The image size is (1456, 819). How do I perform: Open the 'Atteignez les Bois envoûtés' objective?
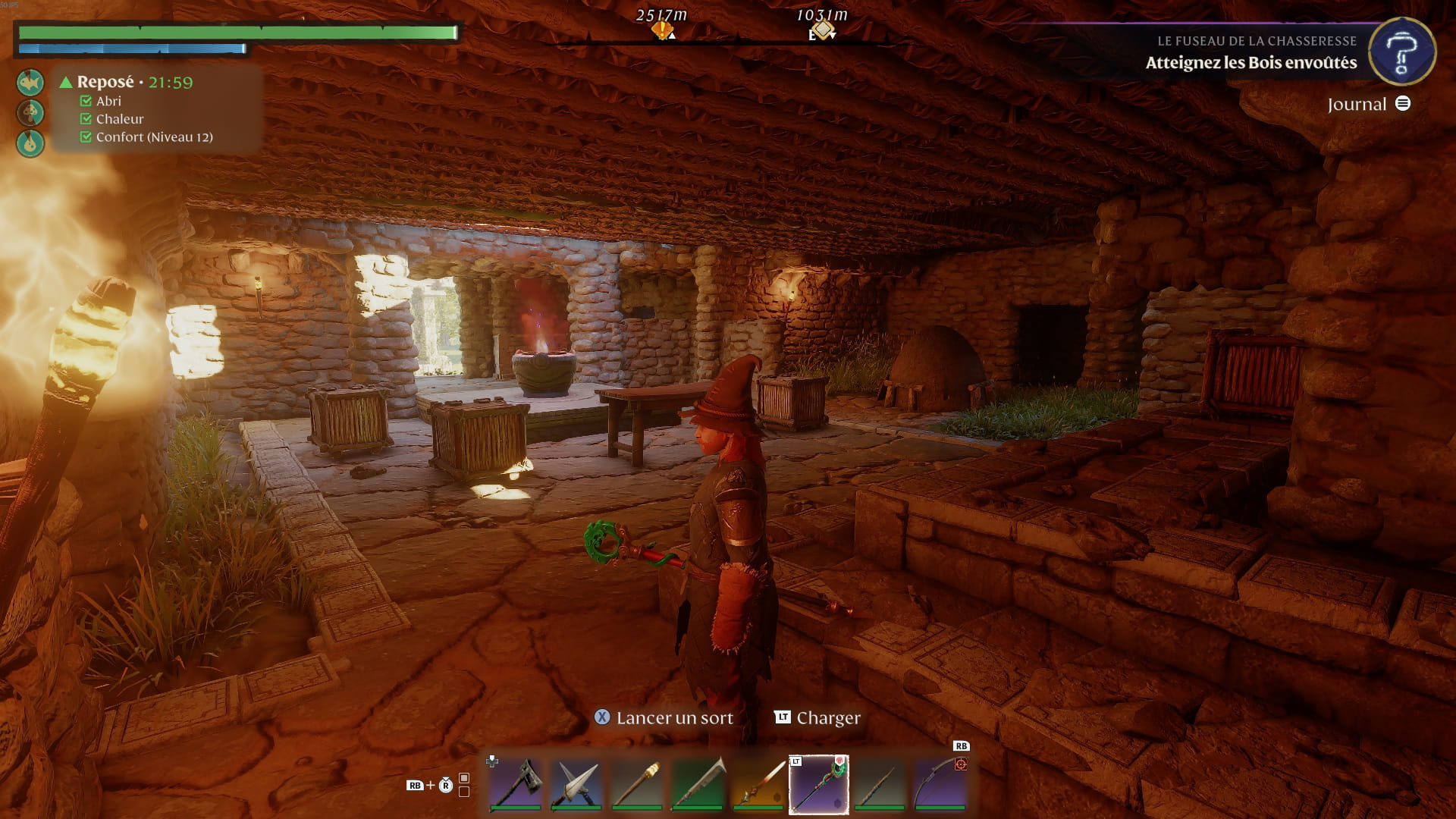click(x=1251, y=63)
